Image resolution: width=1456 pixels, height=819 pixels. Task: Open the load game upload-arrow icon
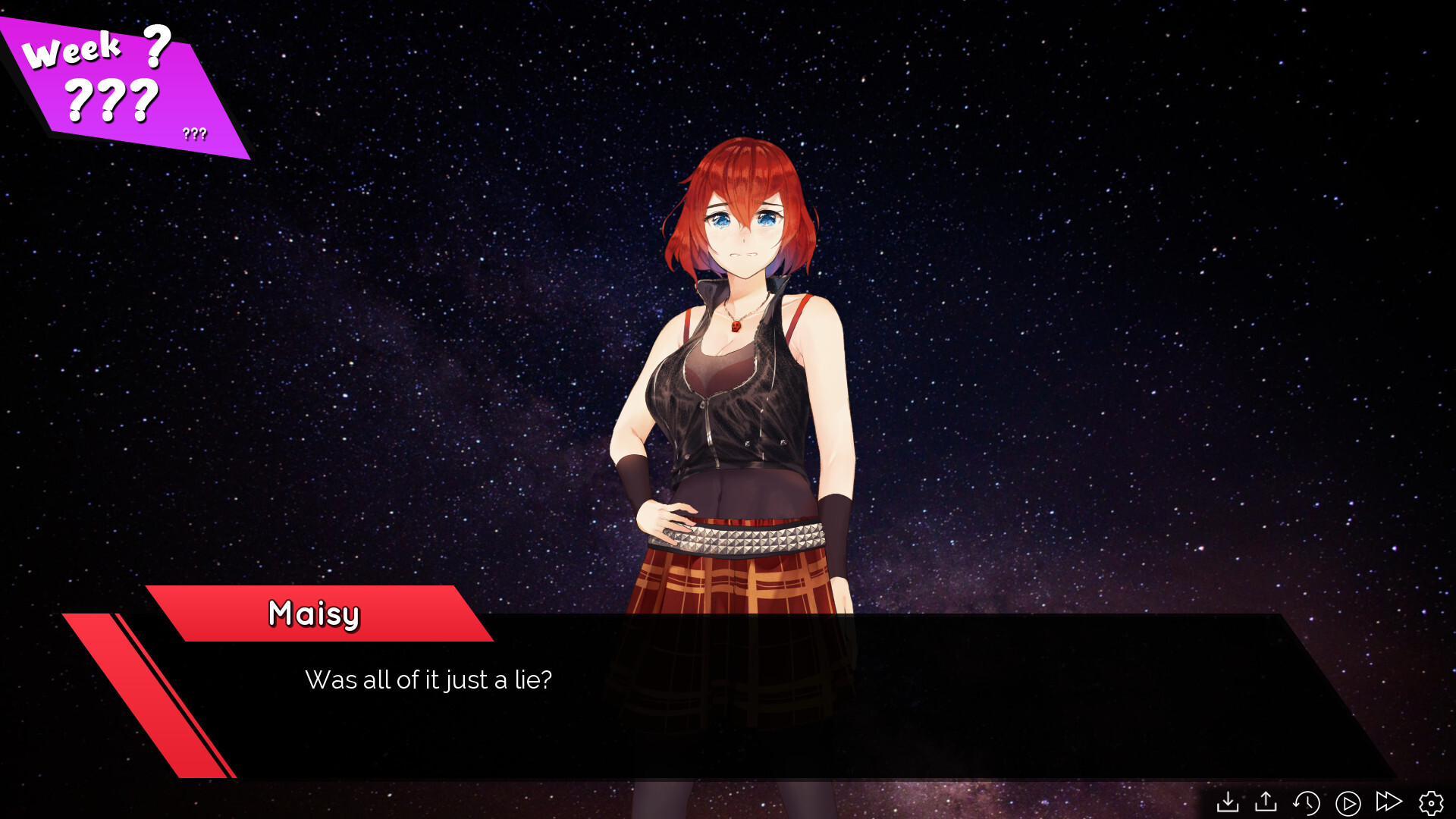tap(1266, 802)
